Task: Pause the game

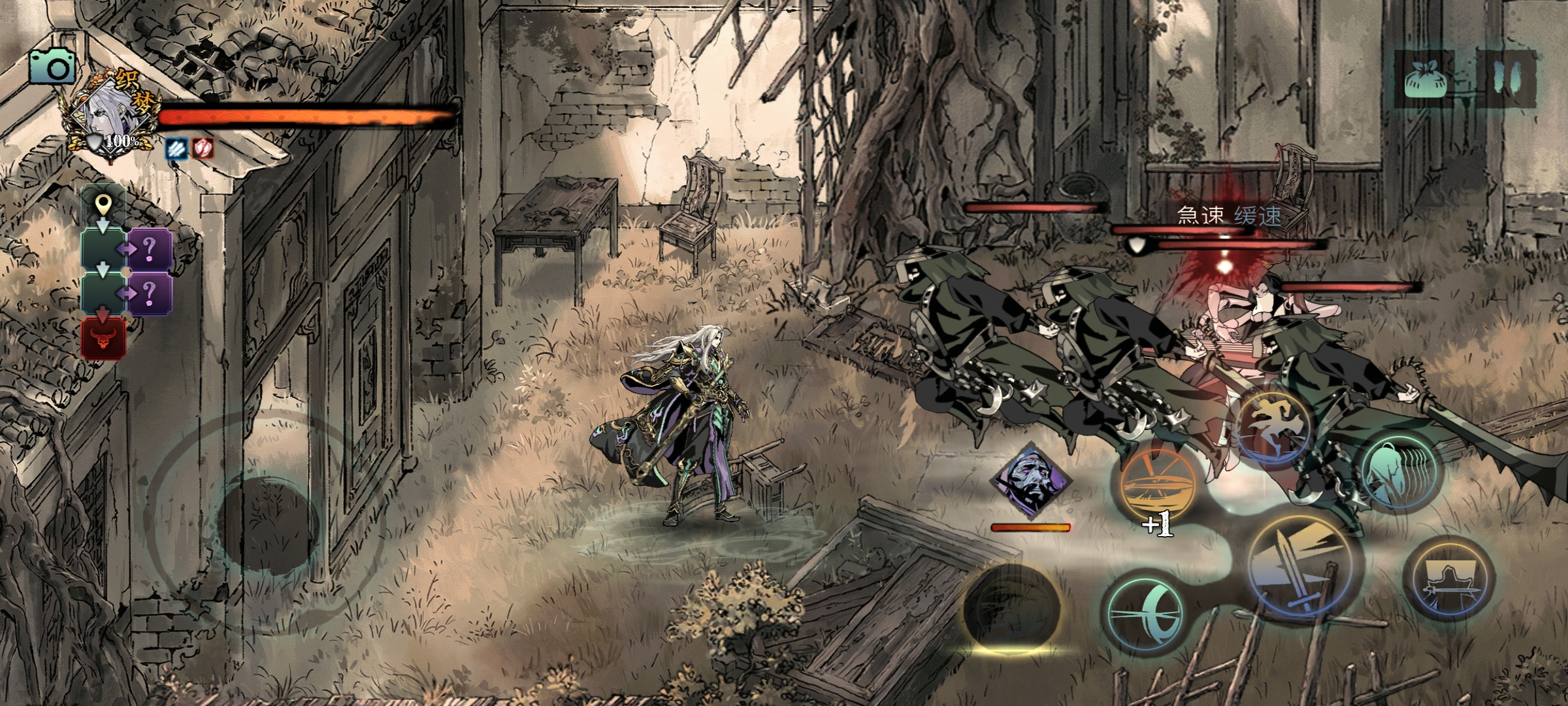Action: (x=1509, y=78)
